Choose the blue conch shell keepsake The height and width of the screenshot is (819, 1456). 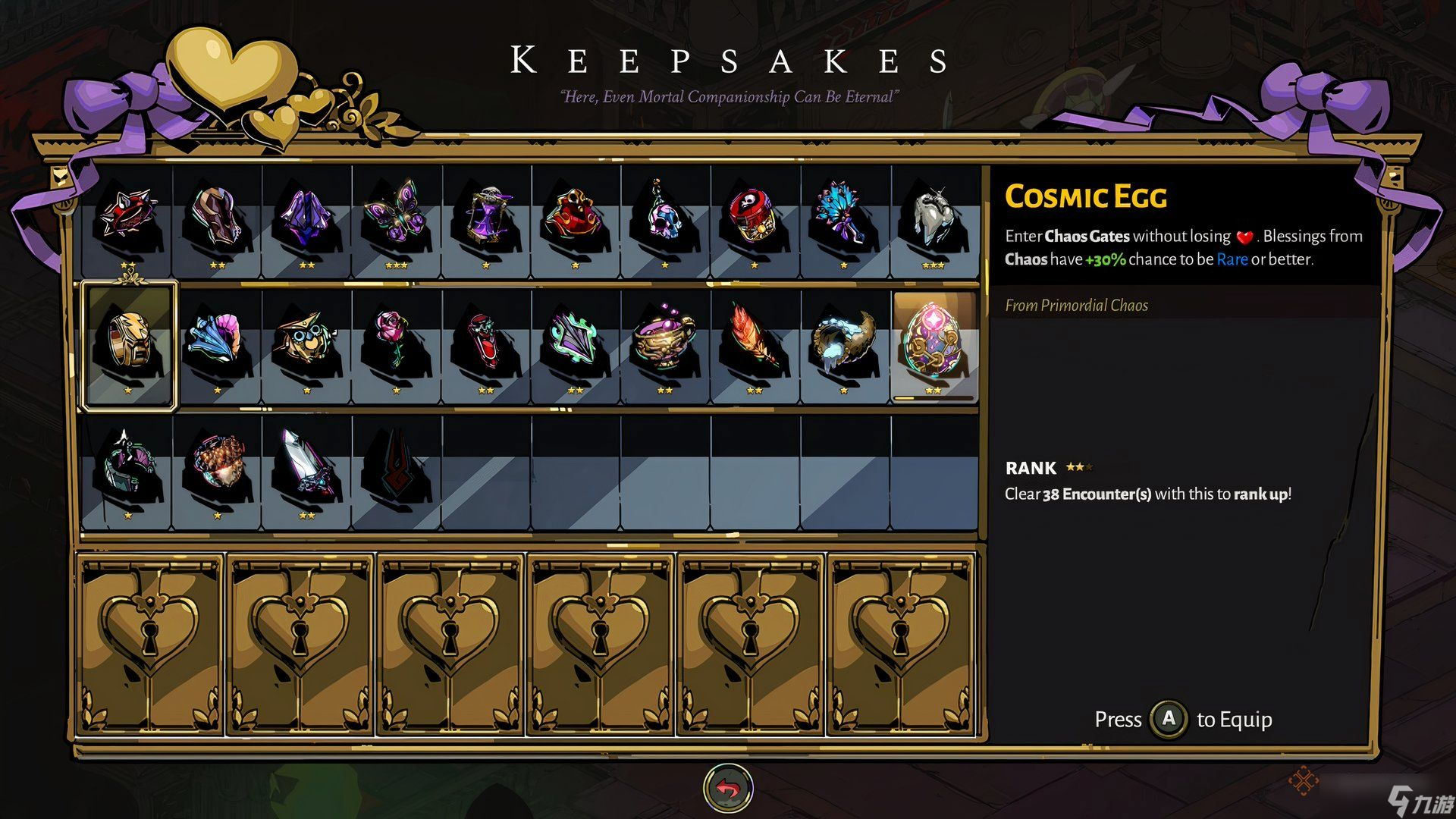[218, 346]
